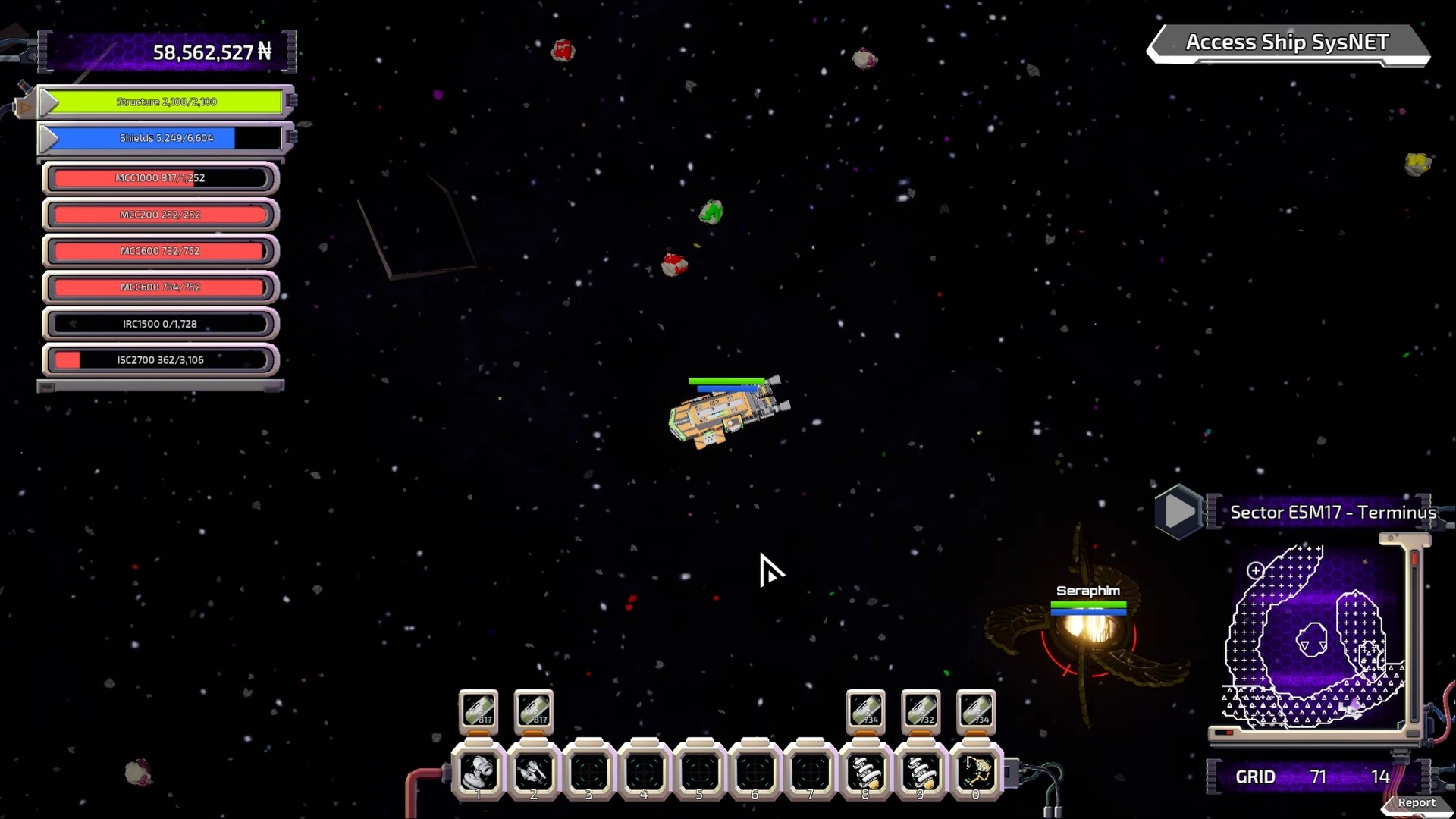This screenshot has height=819, width=1456.
Task: Open the Report panel
Action: (x=1417, y=802)
